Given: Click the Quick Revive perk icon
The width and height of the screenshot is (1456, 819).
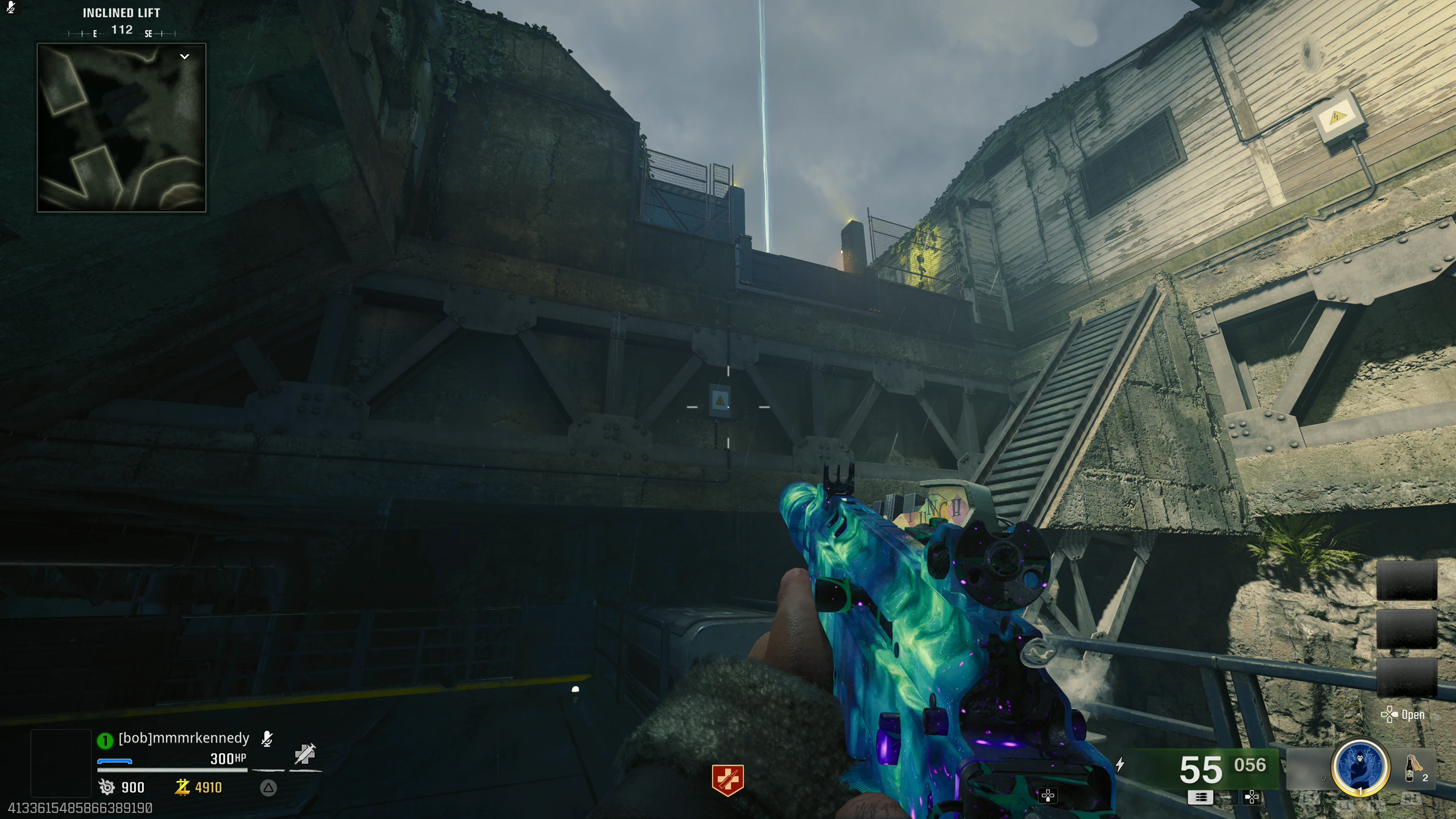Looking at the screenshot, I should coord(727,779).
